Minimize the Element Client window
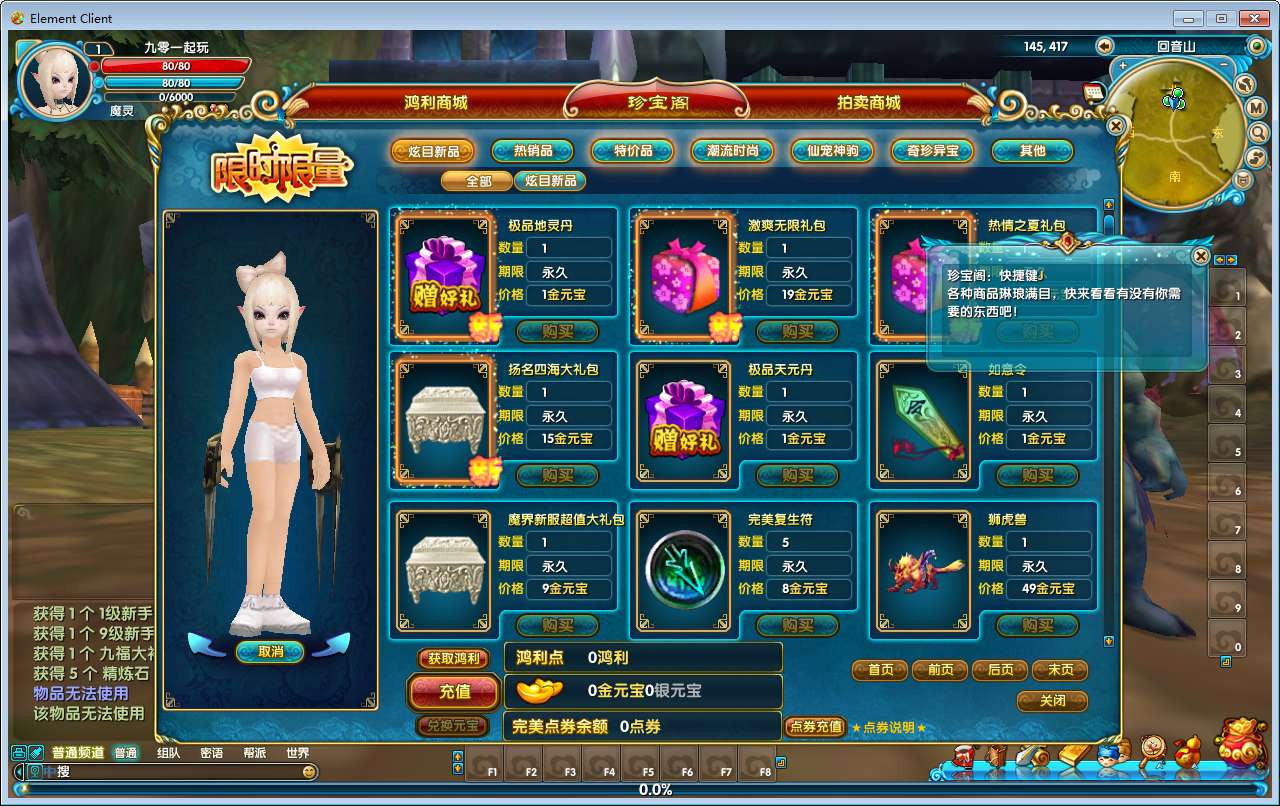 [x=1189, y=18]
